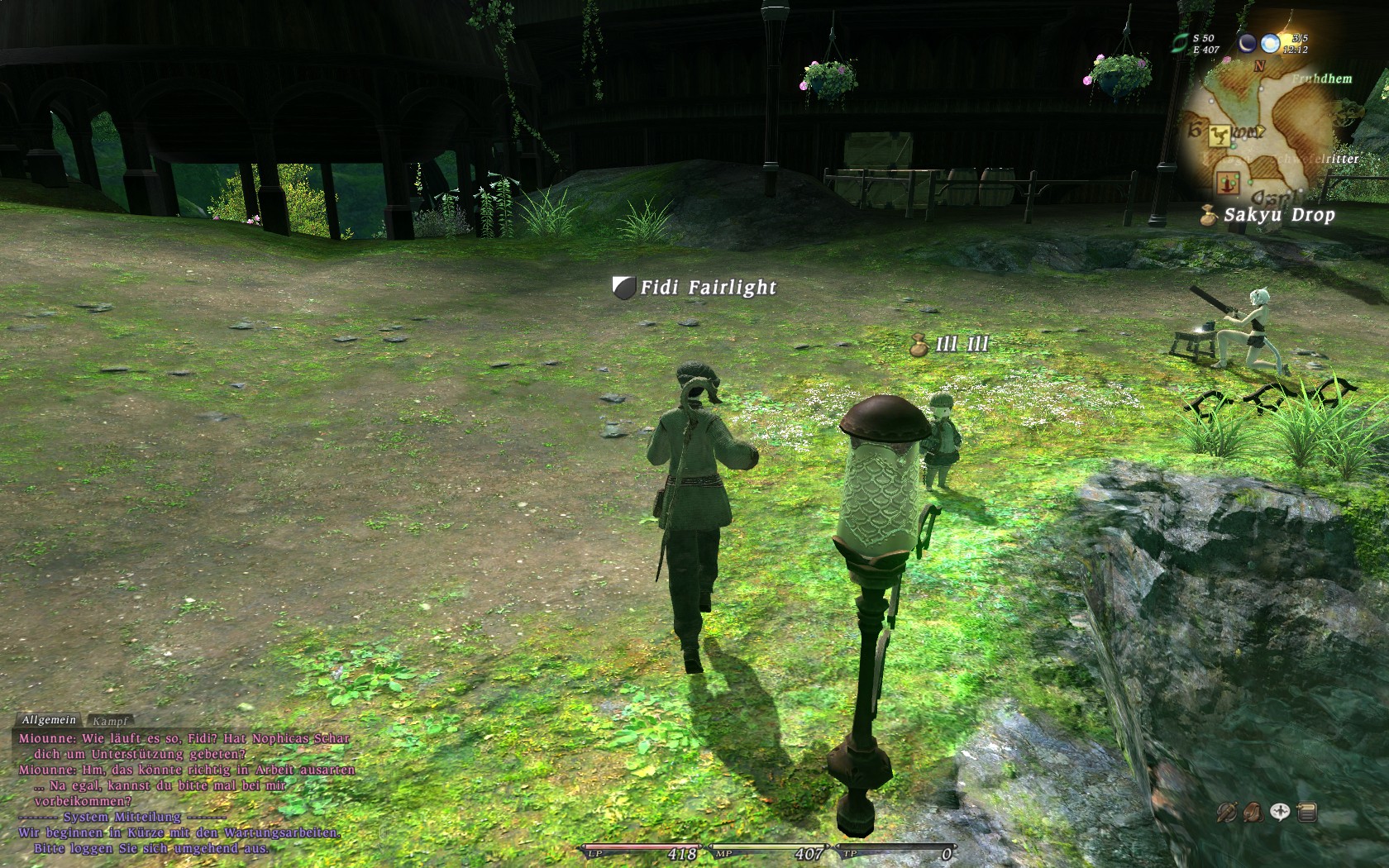Select the chocobo marker on the minimap
Viewport: 1389px width, 868px height.
point(1217,136)
